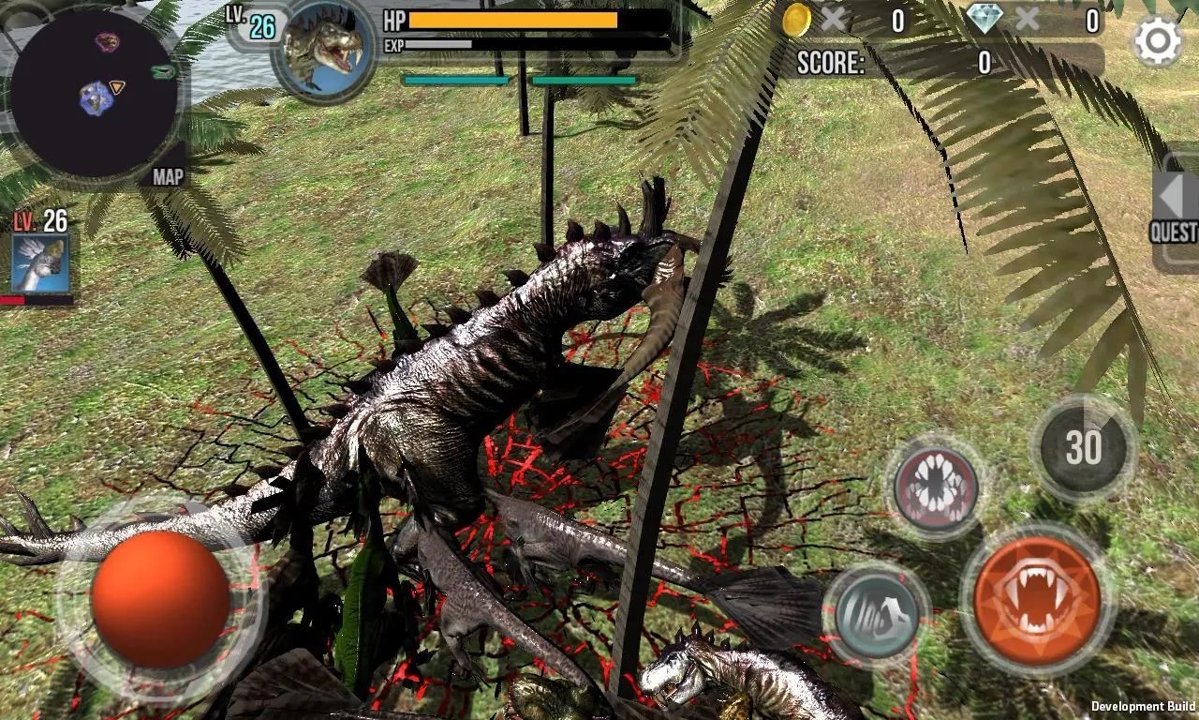Use the red fanged jaws skill
This screenshot has width=1199, height=720.
click(x=935, y=489)
